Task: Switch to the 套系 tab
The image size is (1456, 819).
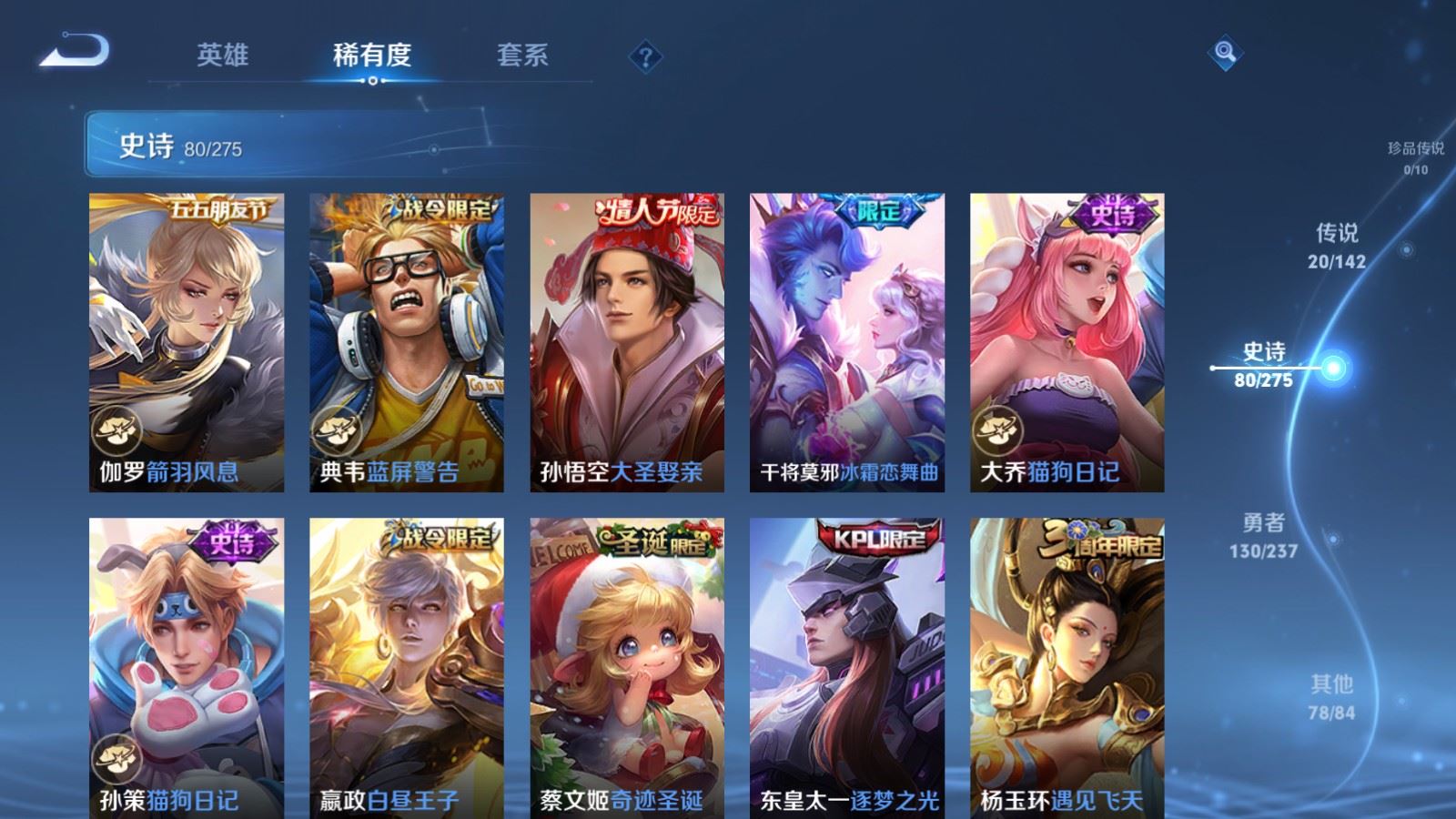Action: pyautogui.click(x=521, y=55)
